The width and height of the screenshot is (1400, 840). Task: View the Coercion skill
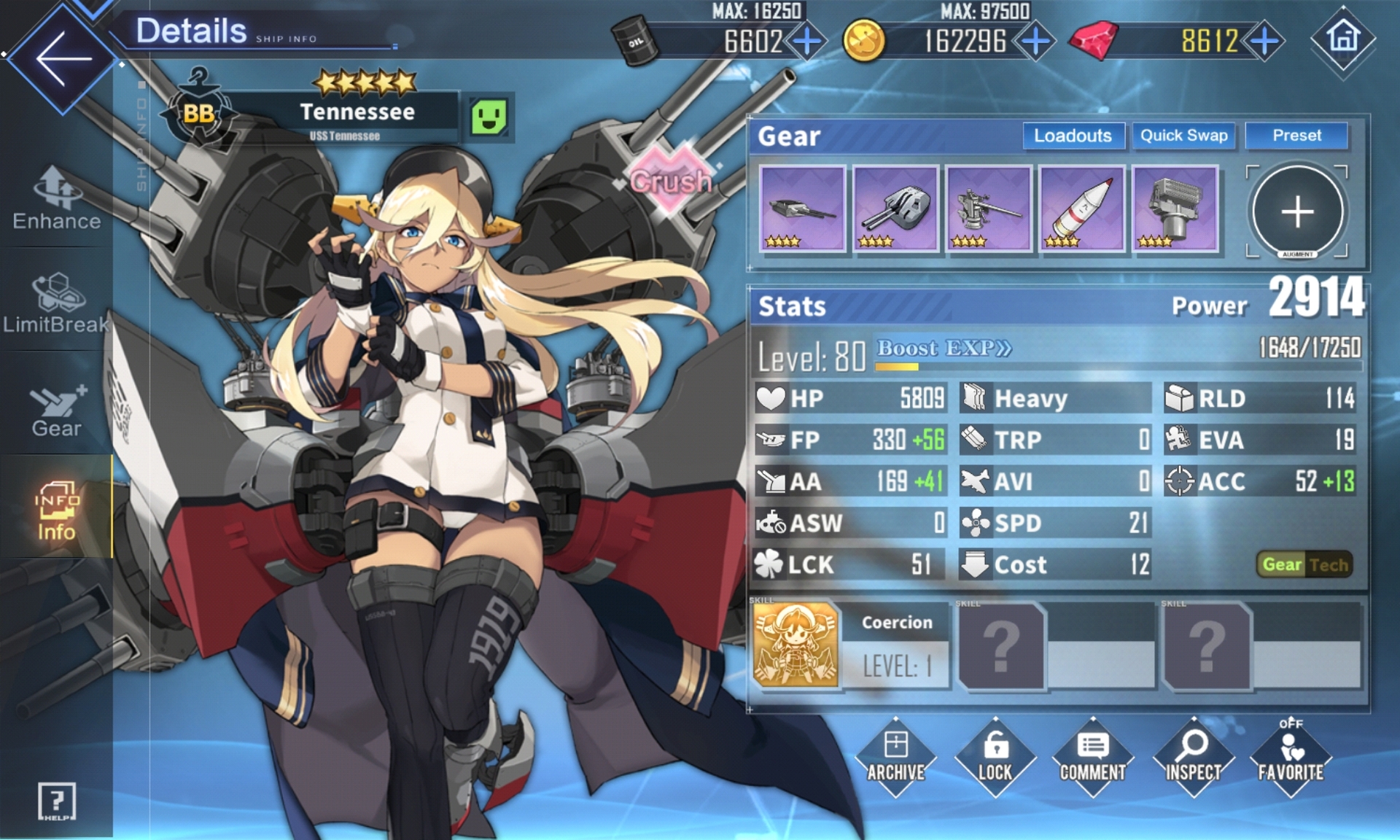[x=796, y=645]
